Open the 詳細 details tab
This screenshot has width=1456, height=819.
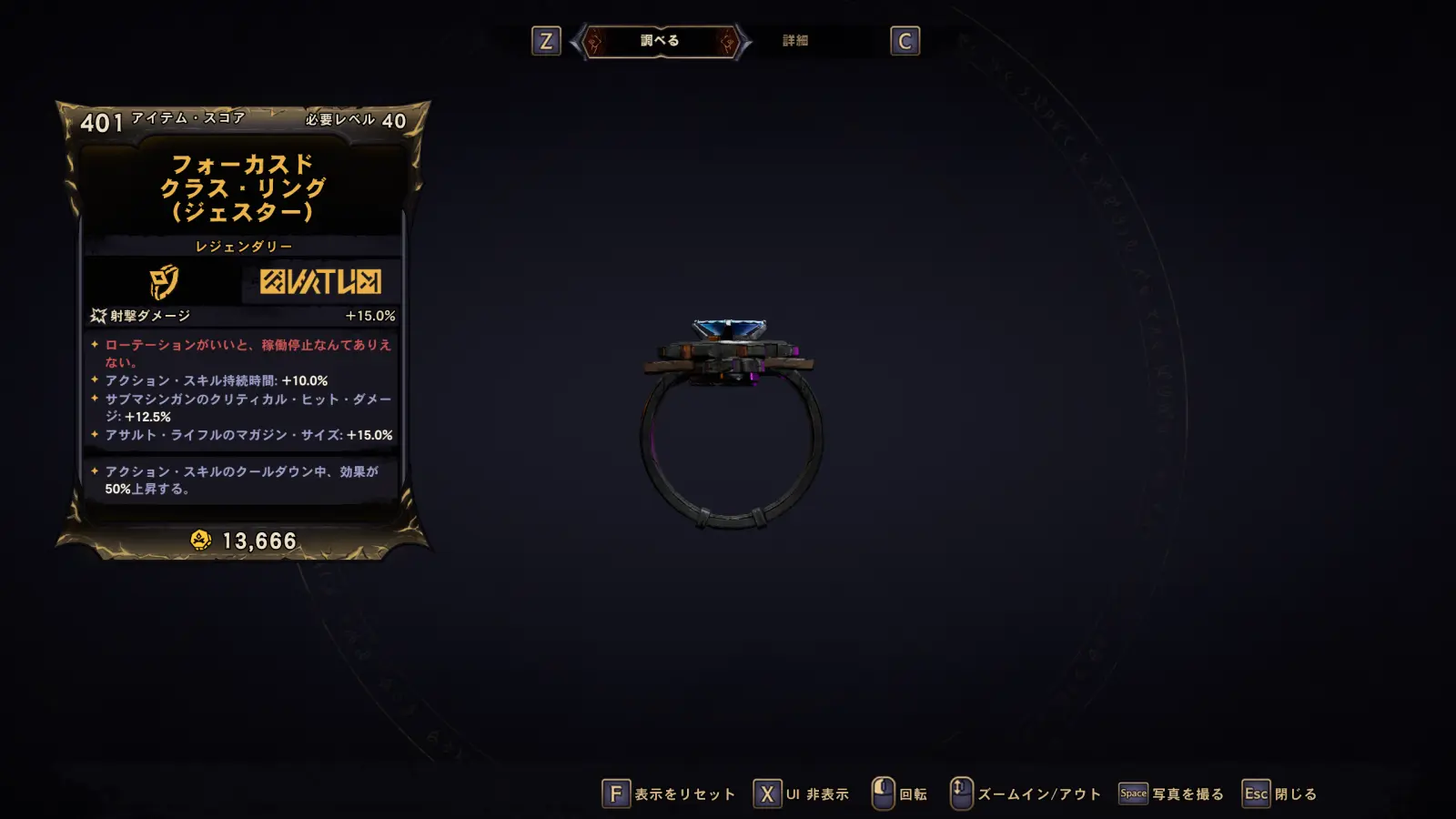click(795, 41)
